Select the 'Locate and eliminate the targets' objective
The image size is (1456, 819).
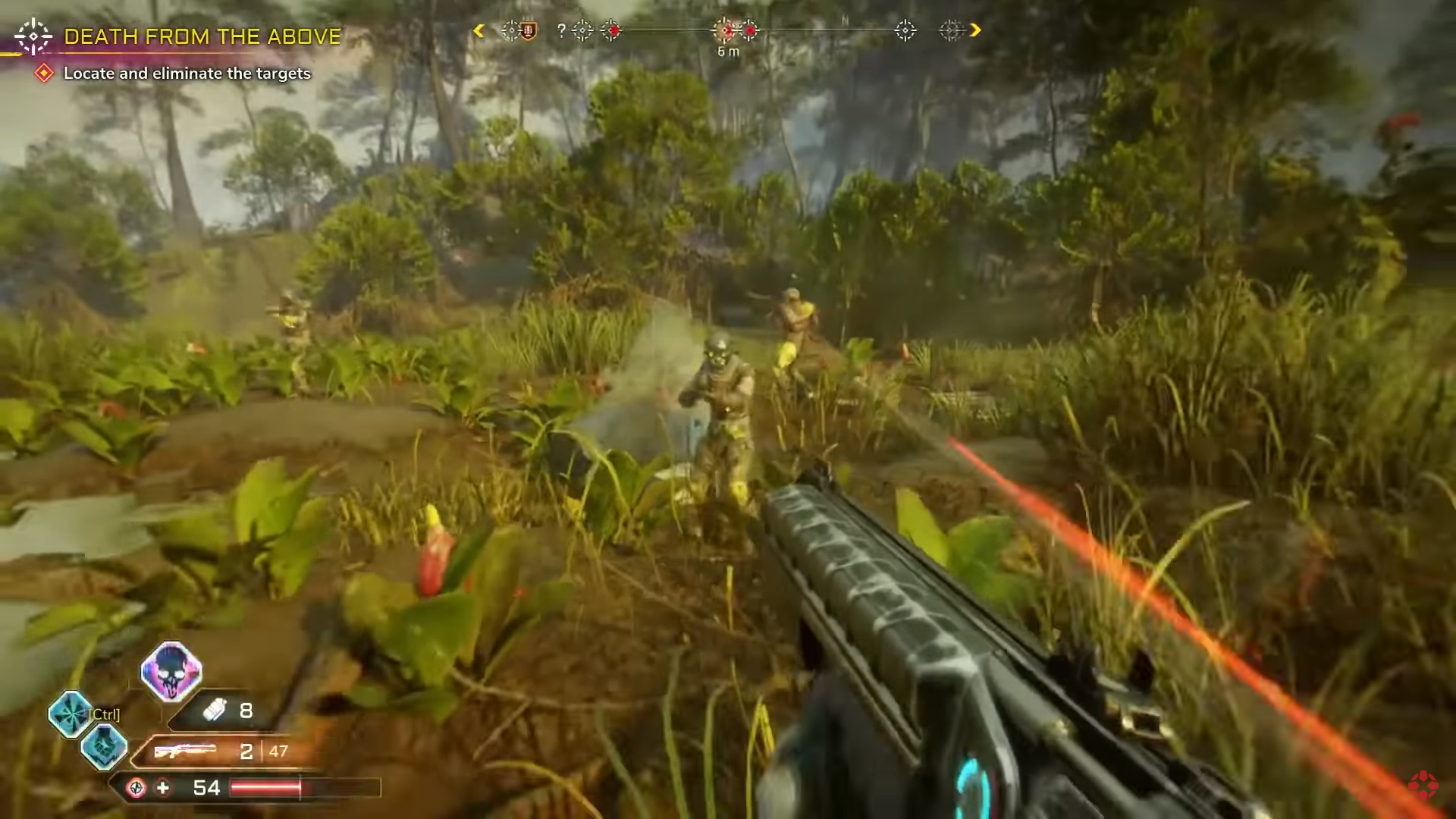(x=187, y=74)
